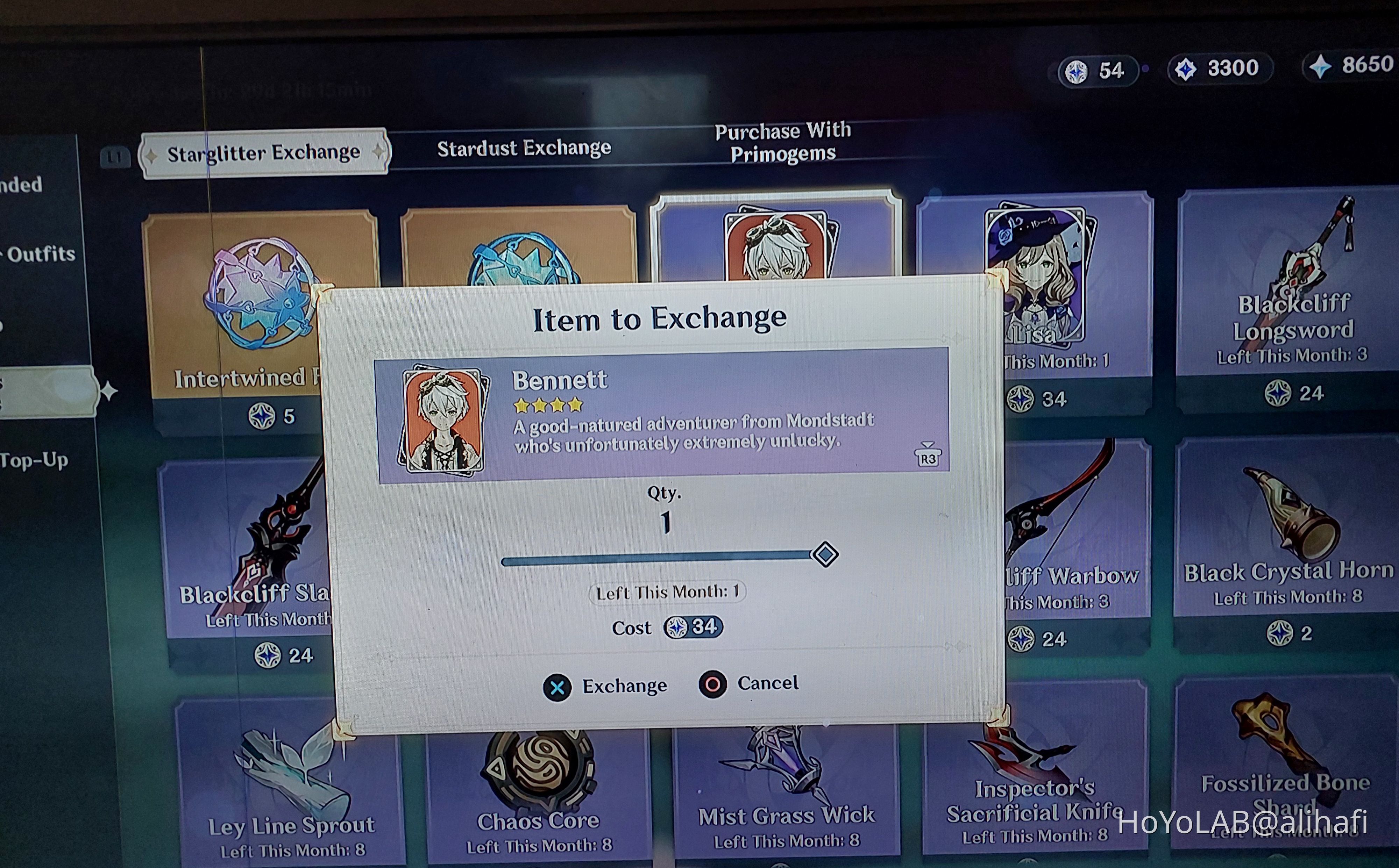Open the Purchase With Primogems tab
1399x868 pixels.
point(782,142)
